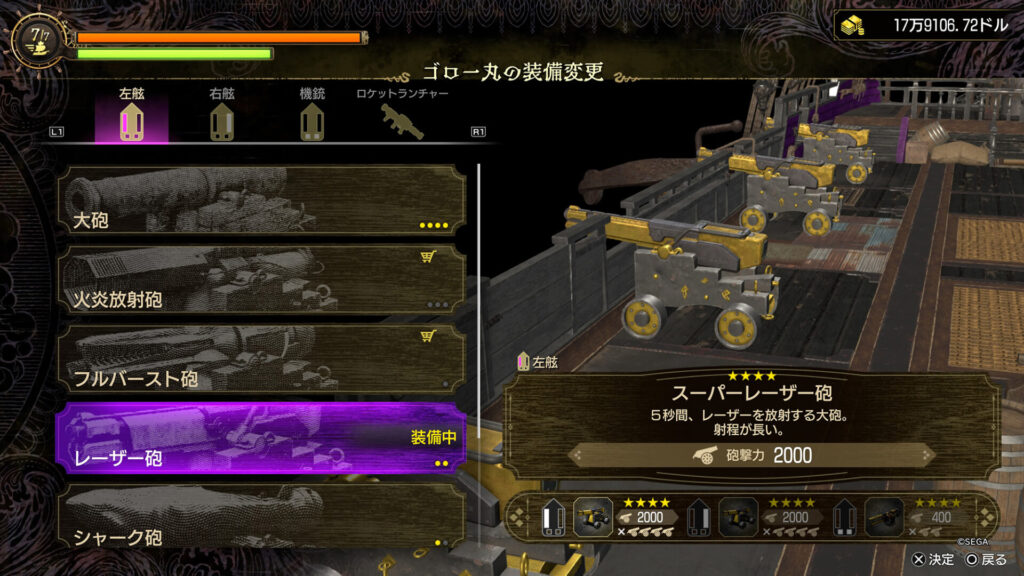1024x576 pixels.
Task: Choose the シャーク砲 shark cannon
Action: [x=261, y=517]
